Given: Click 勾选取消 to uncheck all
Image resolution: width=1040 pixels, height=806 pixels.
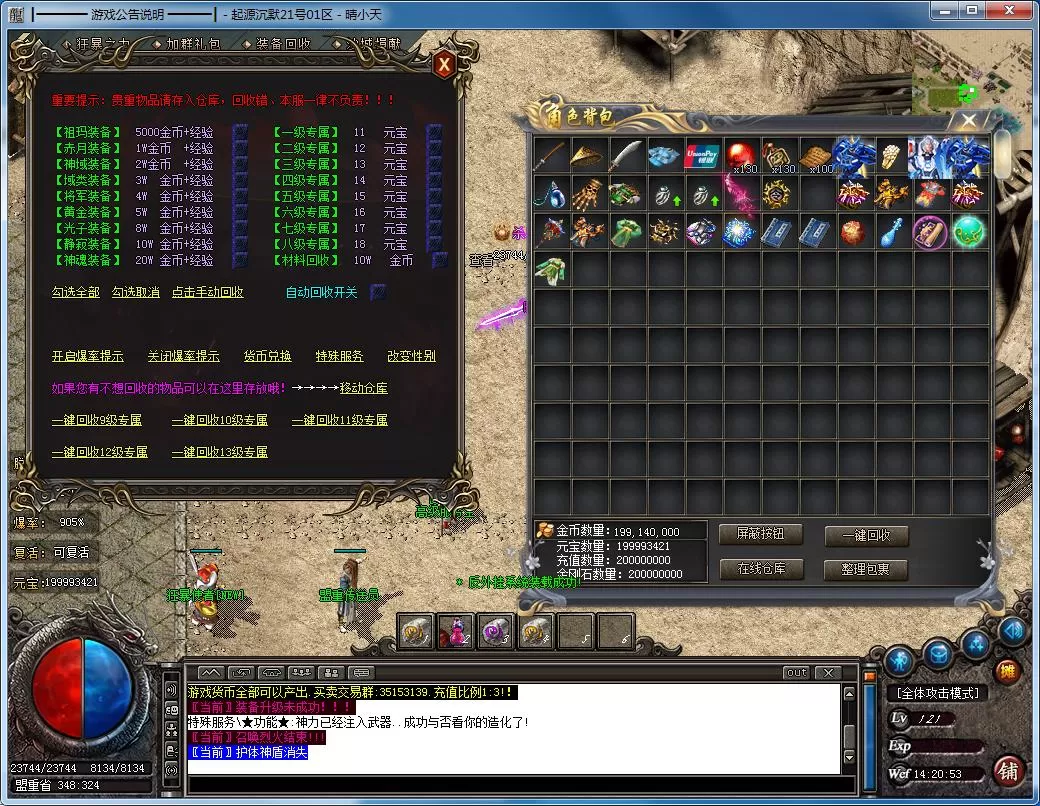Looking at the screenshot, I should point(136,292).
